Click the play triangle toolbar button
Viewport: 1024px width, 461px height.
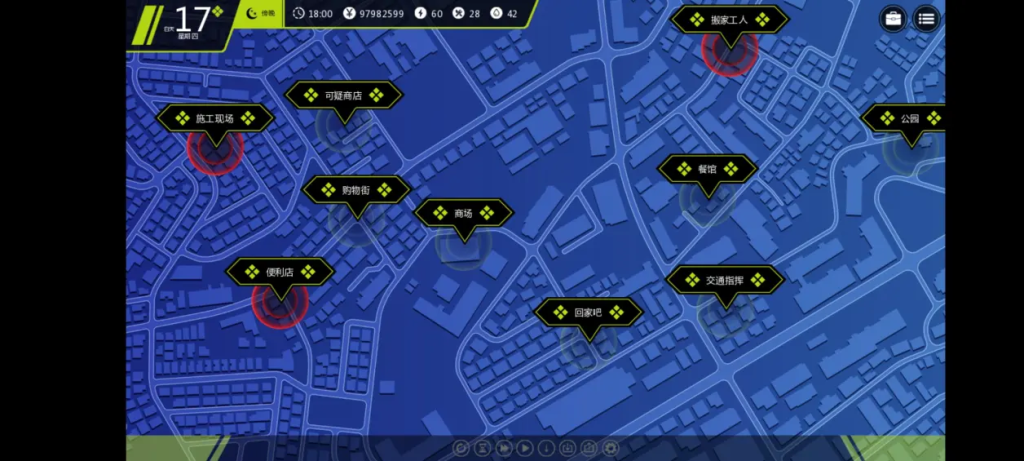(x=526, y=448)
